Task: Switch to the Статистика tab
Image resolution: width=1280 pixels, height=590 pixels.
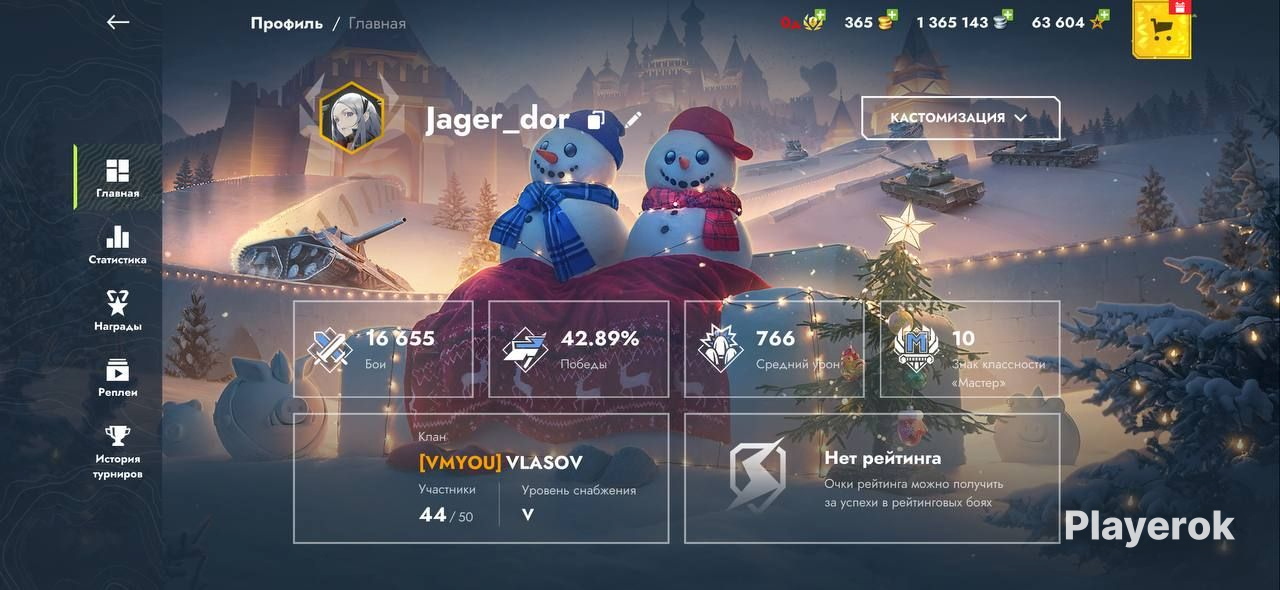Action: coord(118,245)
